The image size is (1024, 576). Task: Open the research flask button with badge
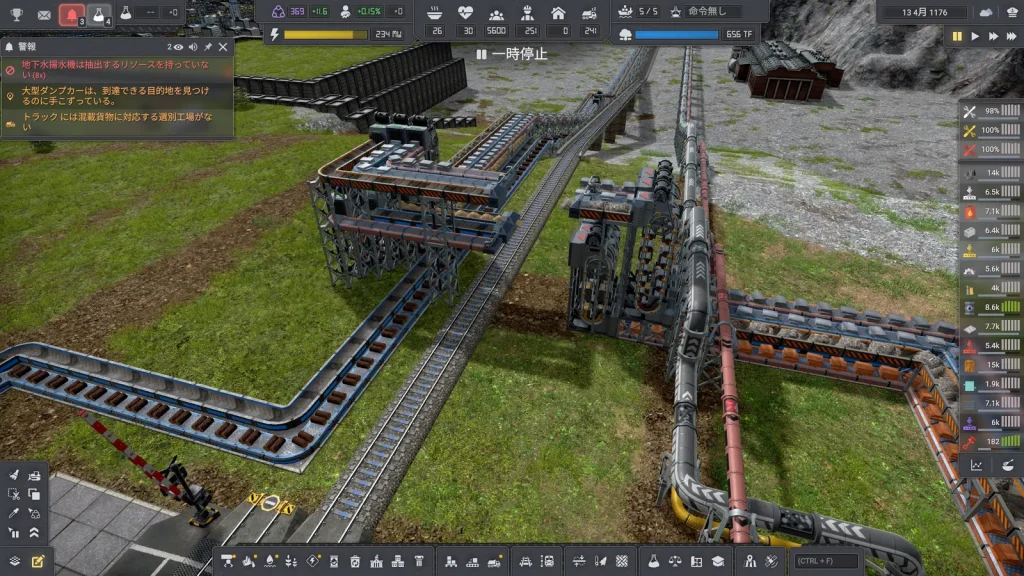[99, 14]
